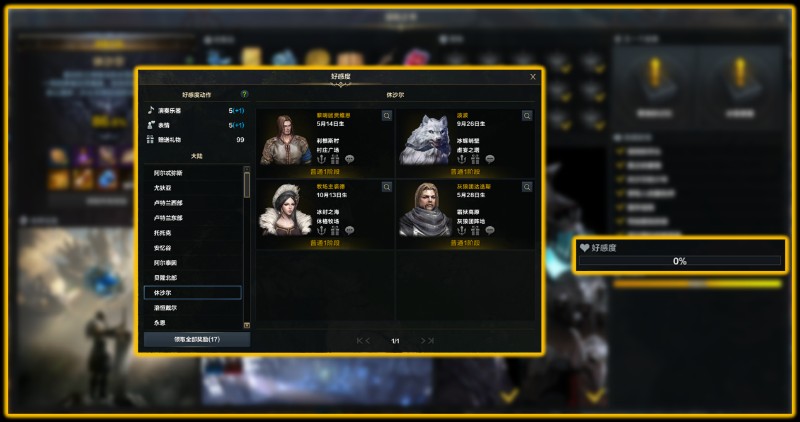Select the highlighted 休沙尔 continent entry
This screenshot has height=422, width=800.
click(192, 293)
